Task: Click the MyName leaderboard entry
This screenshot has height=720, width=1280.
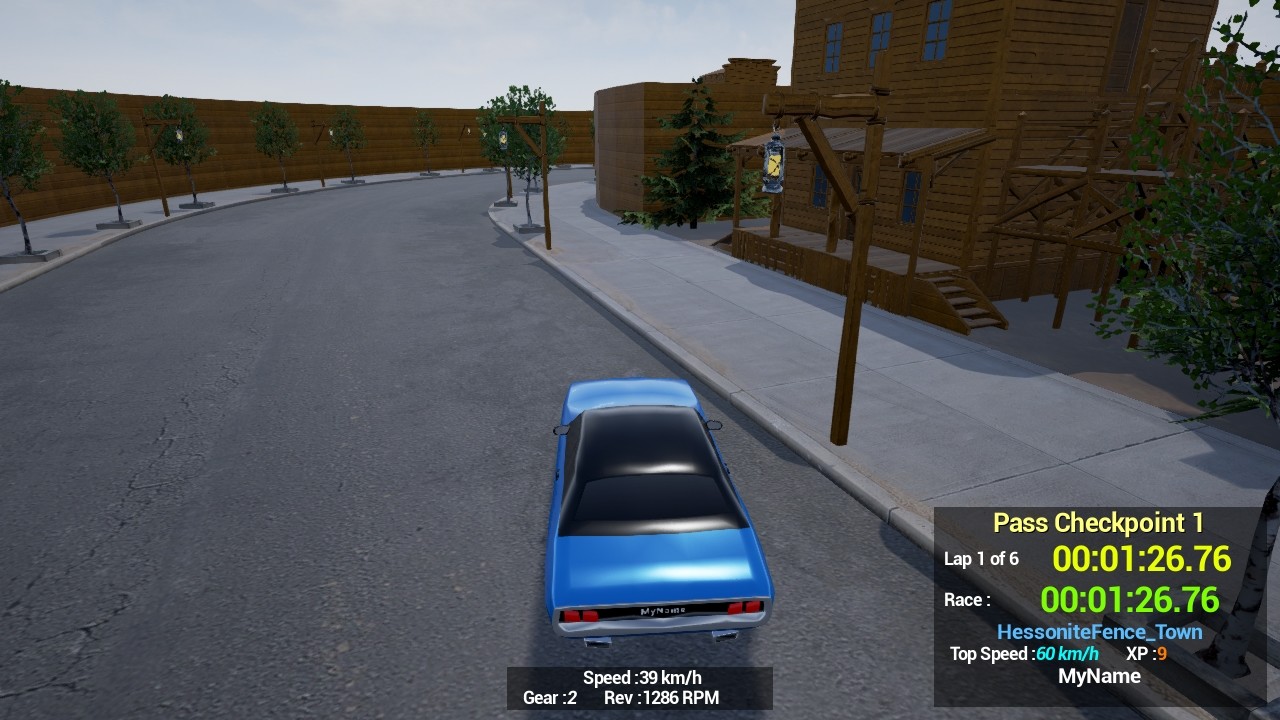Action: [1100, 676]
